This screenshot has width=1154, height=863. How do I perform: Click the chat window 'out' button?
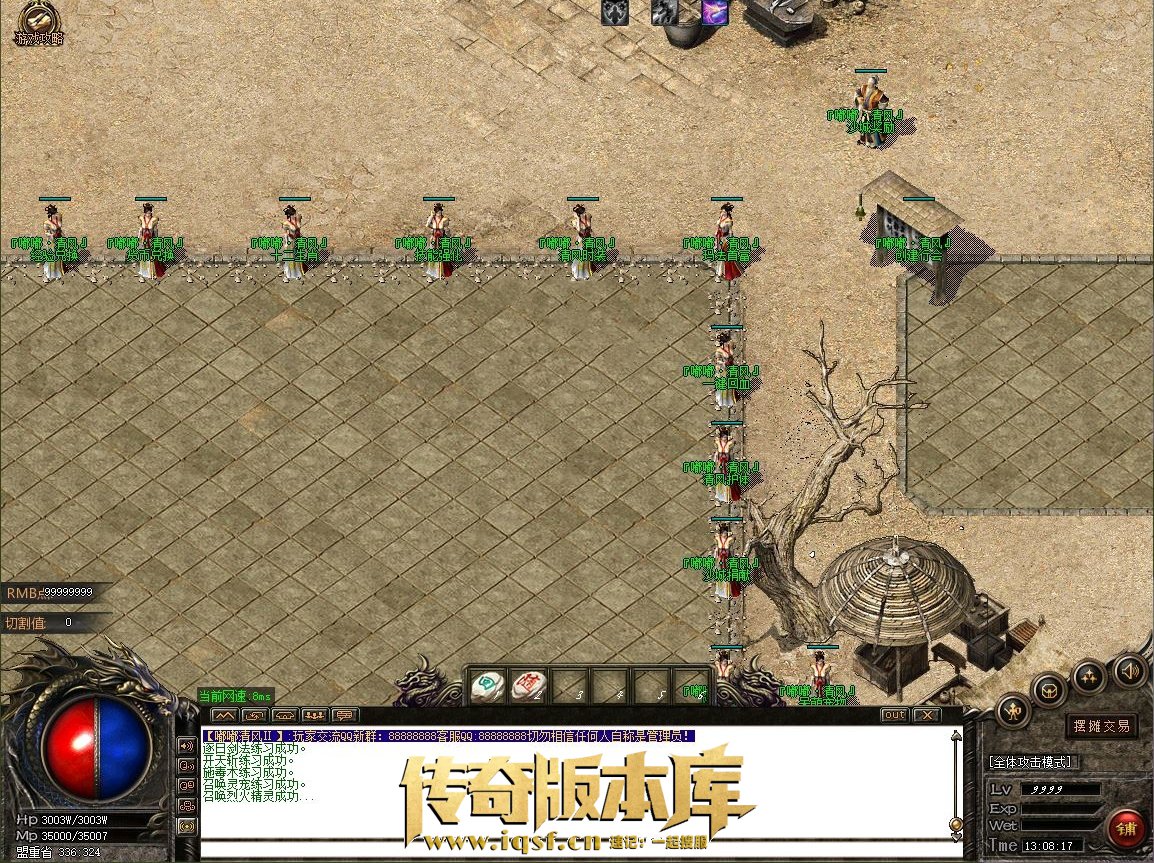pyautogui.click(x=894, y=715)
